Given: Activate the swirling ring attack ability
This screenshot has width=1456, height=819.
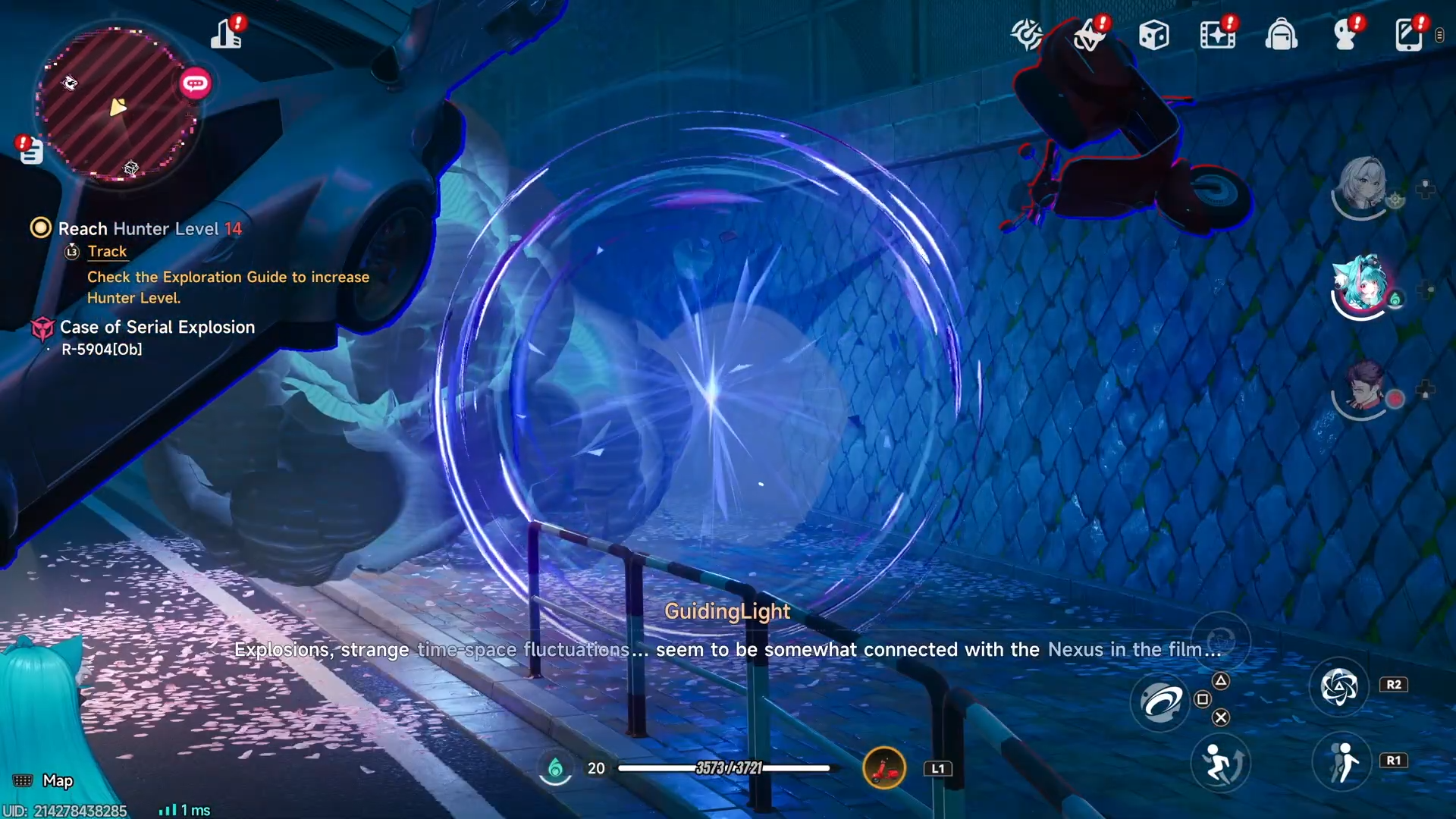Looking at the screenshot, I should tap(1160, 702).
